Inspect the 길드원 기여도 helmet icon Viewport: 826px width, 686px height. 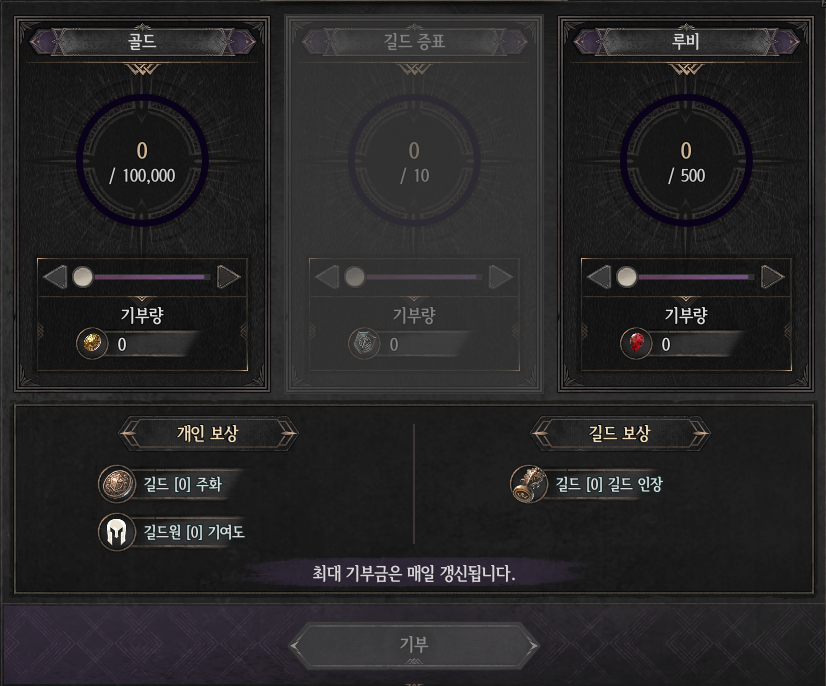(116, 531)
